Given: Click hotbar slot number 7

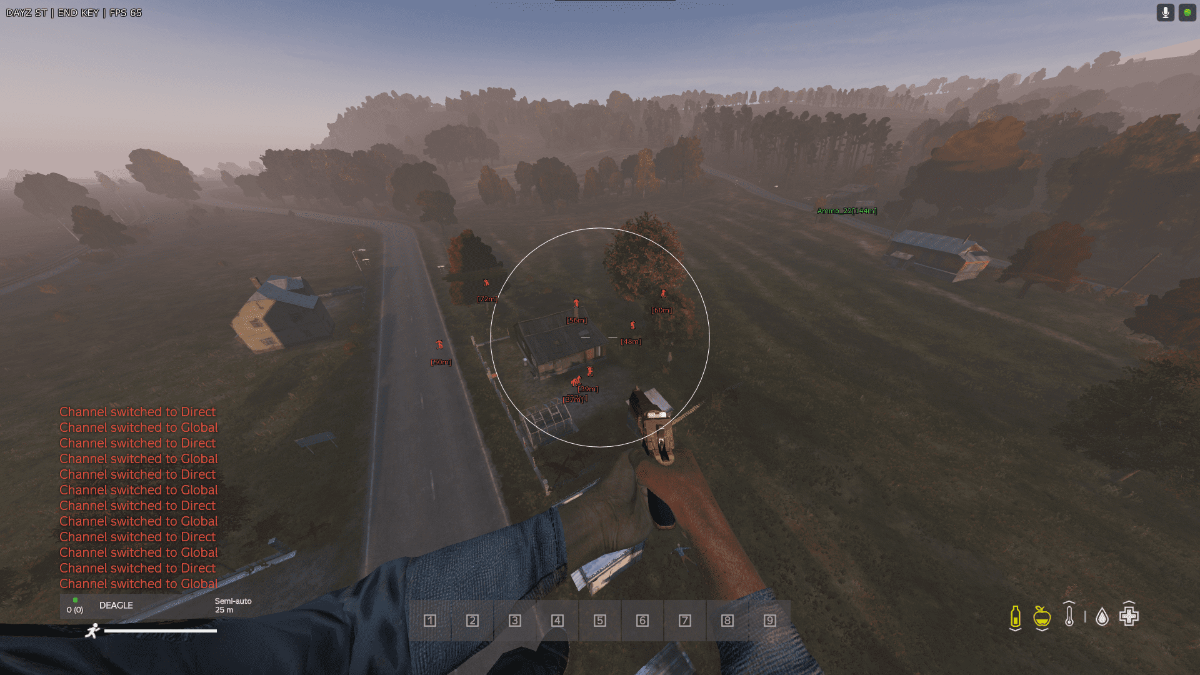Looking at the screenshot, I should [685, 621].
